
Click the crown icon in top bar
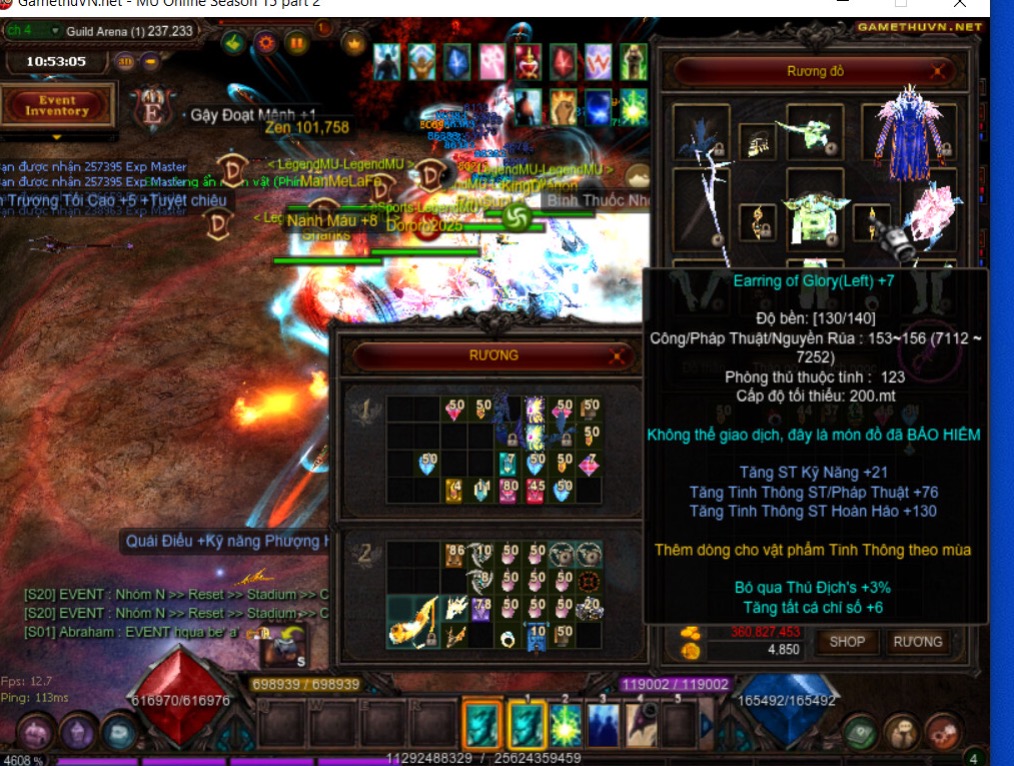(x=354, y=42)
